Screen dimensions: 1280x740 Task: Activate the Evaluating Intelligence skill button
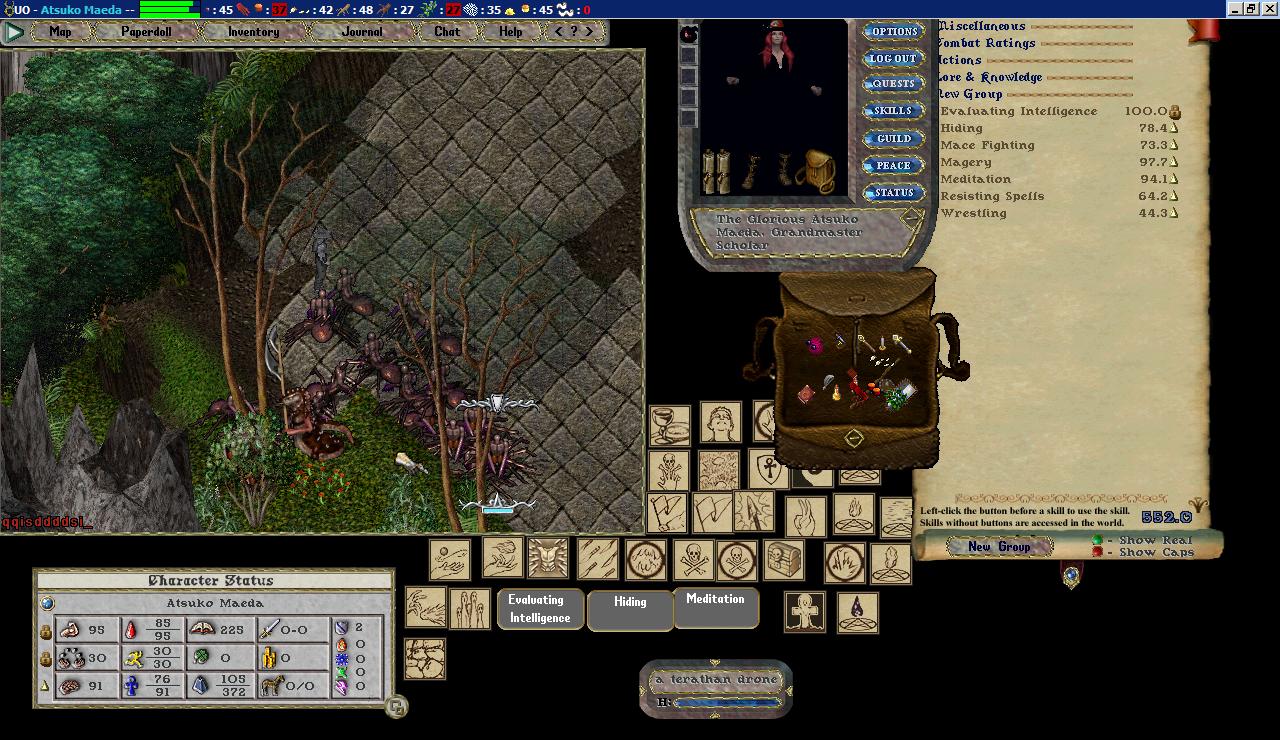pos(540,609)
